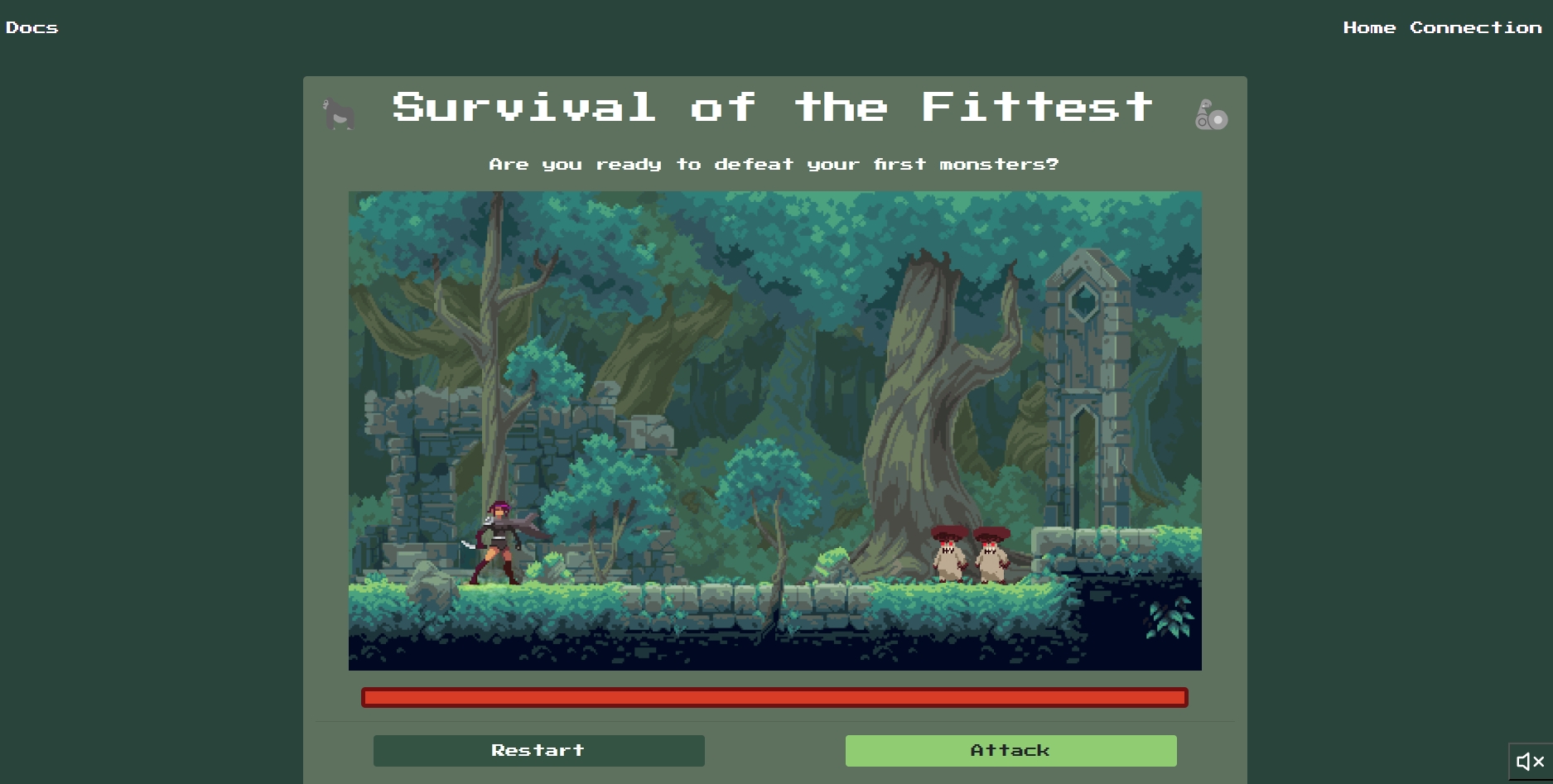Open the Docs page
This screenshot has width=1553, height=784.
tap(31, 27)
